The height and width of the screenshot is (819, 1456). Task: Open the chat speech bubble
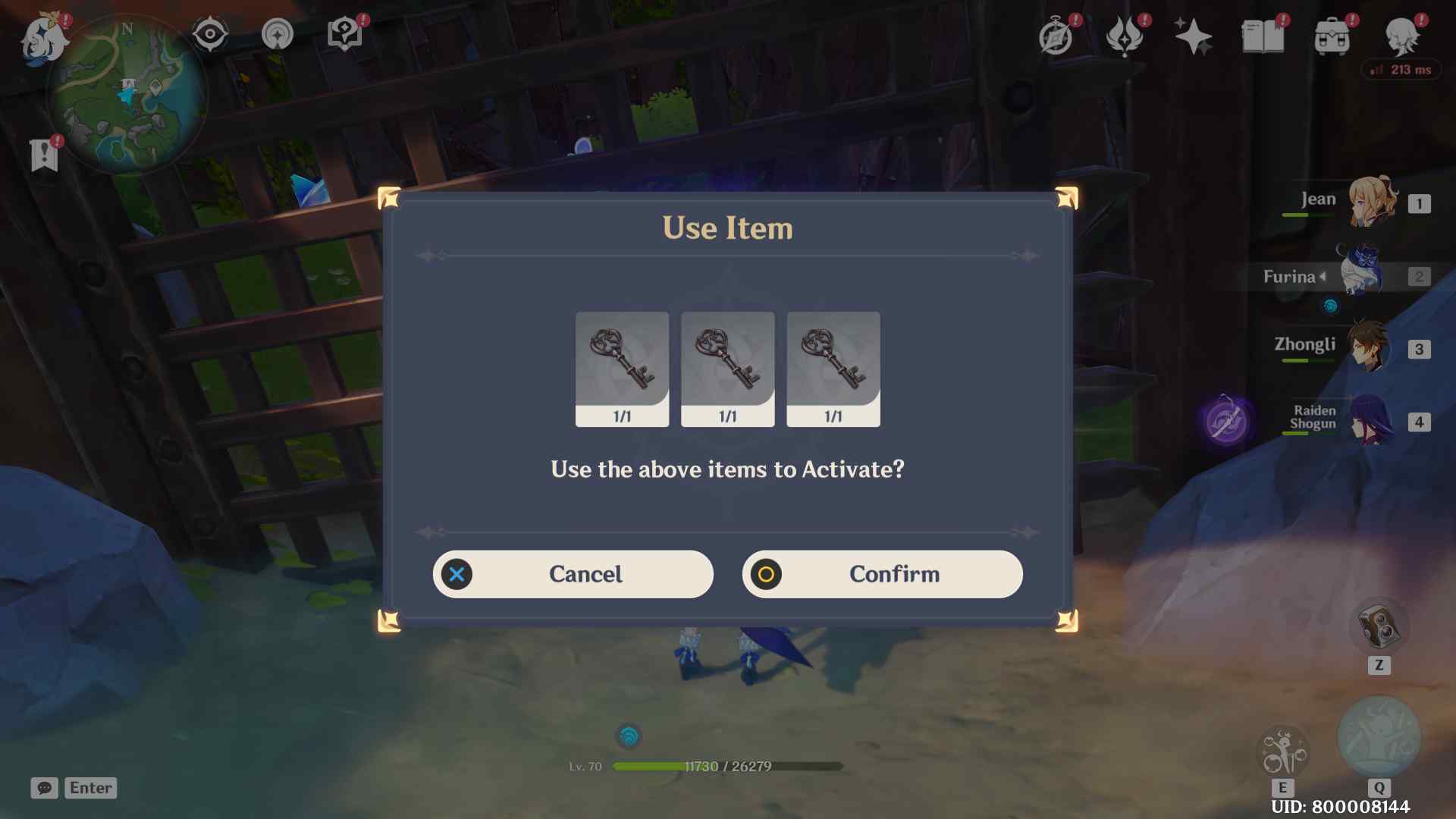tap(44, 788)
